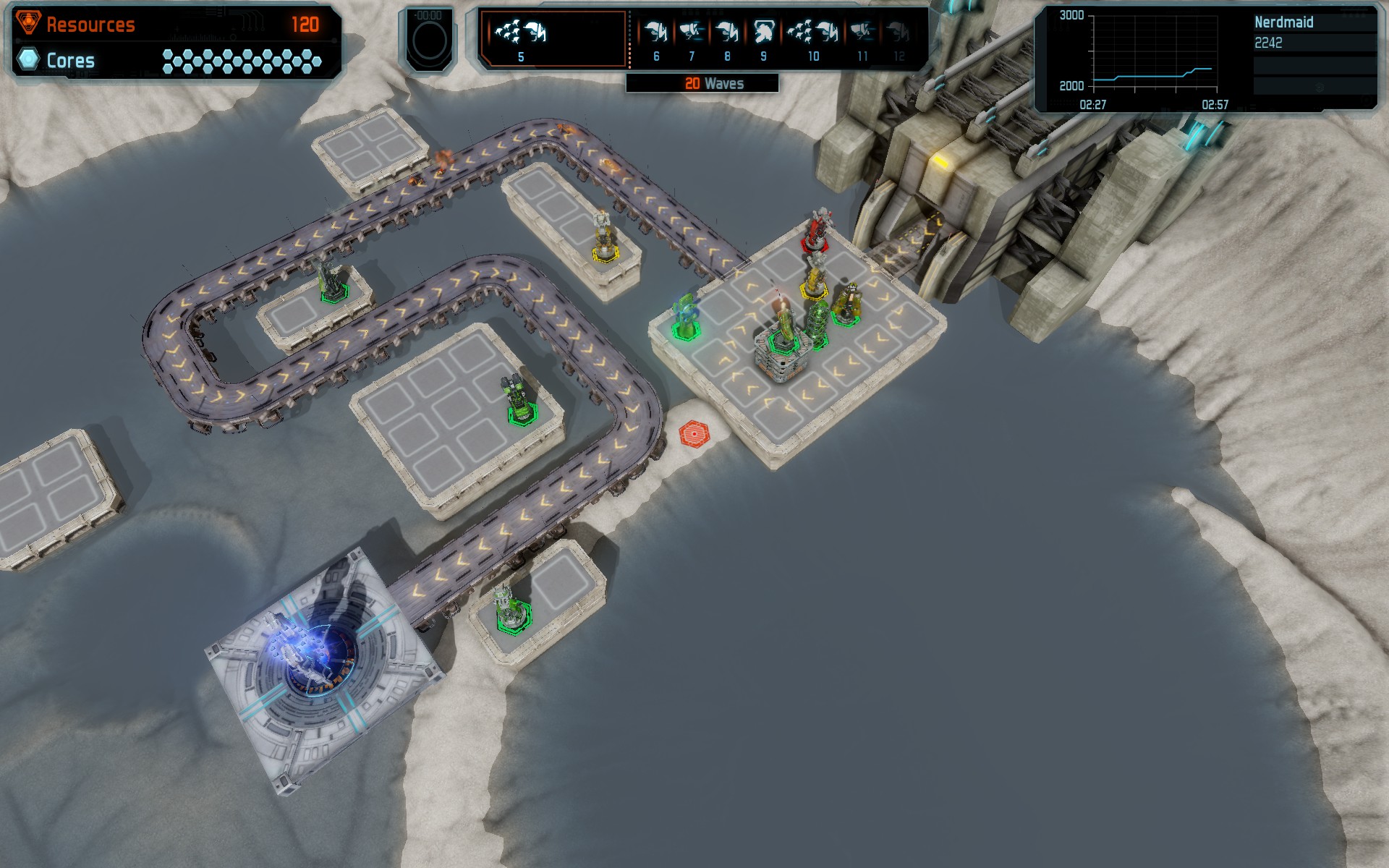Click the wave 10 swarm icons
Image resolution: width=1389 pixels, height=868 pixels.
(x=813, y=33)
